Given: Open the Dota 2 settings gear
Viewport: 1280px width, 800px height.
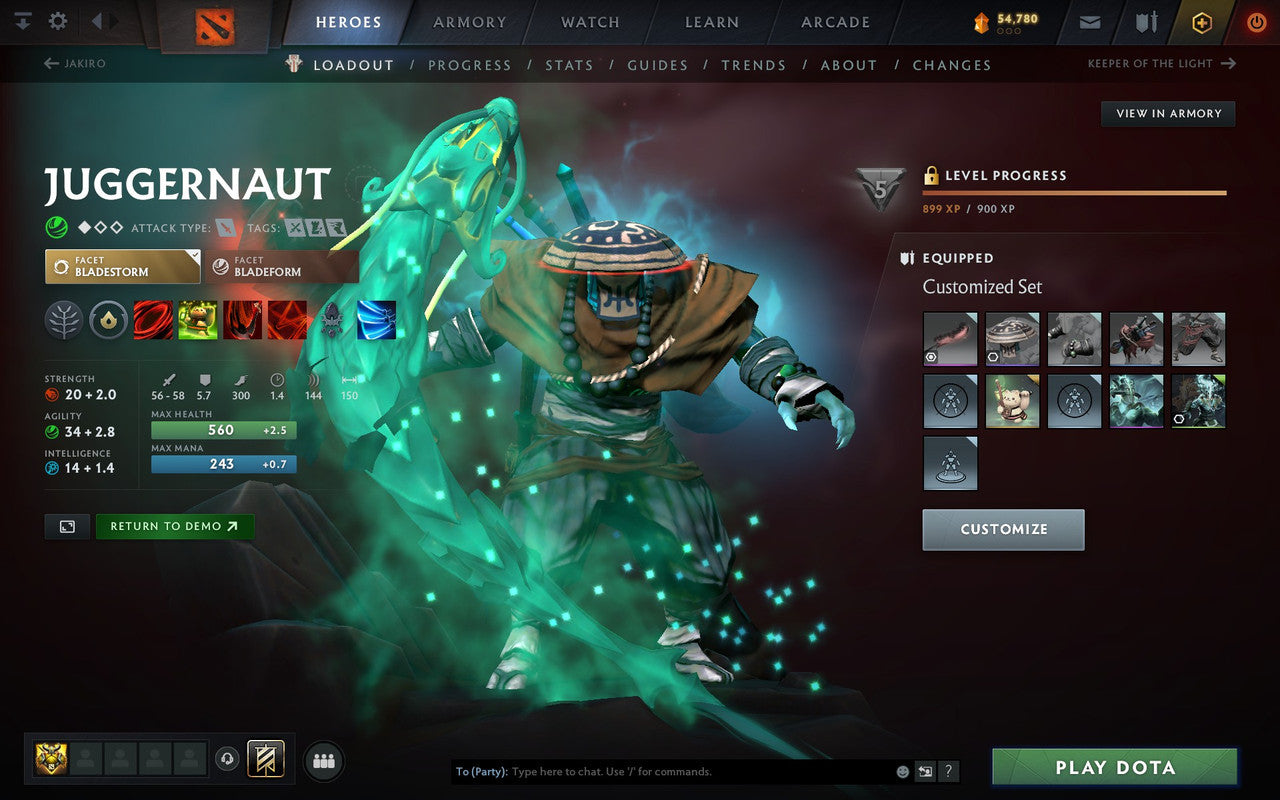Looking at the screenshot, I should coord(57,19).
